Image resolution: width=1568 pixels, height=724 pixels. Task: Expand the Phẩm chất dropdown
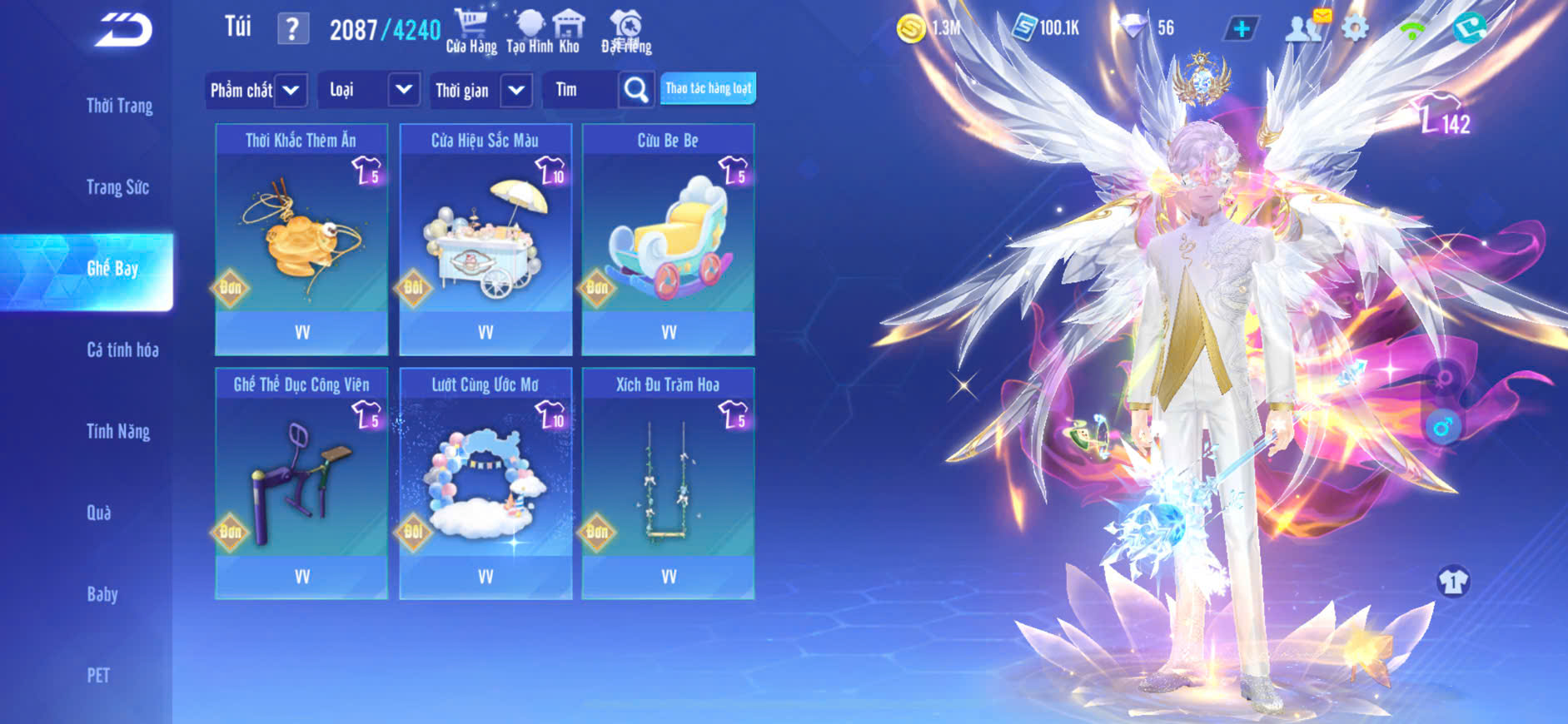point(256,90)
